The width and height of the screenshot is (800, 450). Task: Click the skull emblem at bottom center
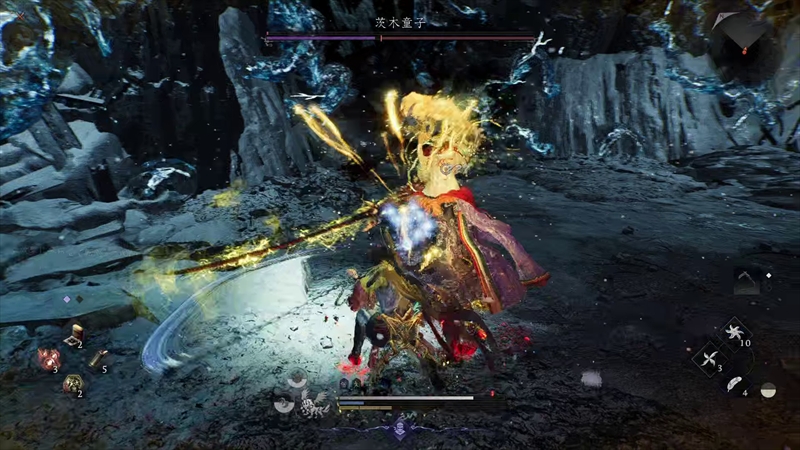coord(399,432)
